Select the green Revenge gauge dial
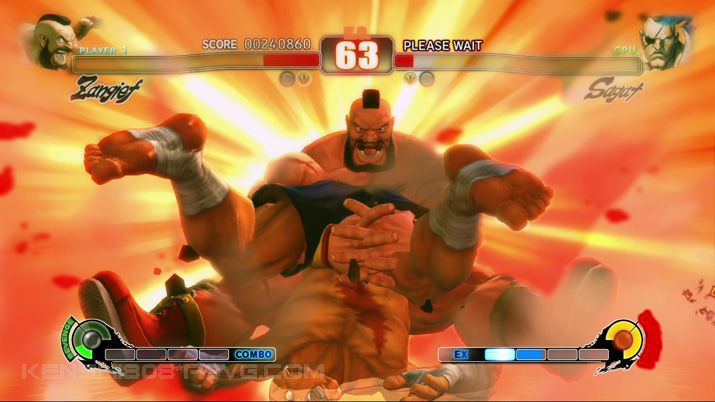This screenshot has height=402, width=715. [x=89, y=340]
